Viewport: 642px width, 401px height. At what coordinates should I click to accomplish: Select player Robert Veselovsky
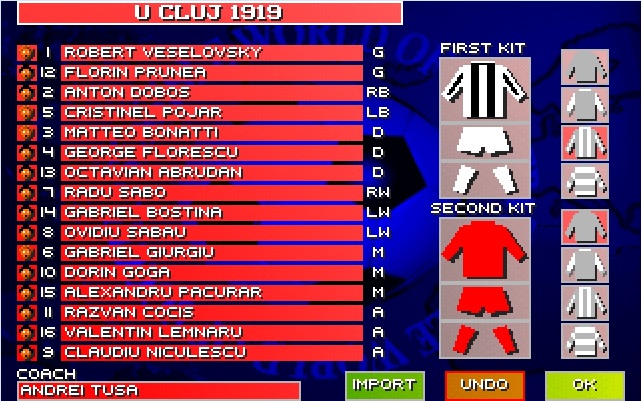point(211,52)
